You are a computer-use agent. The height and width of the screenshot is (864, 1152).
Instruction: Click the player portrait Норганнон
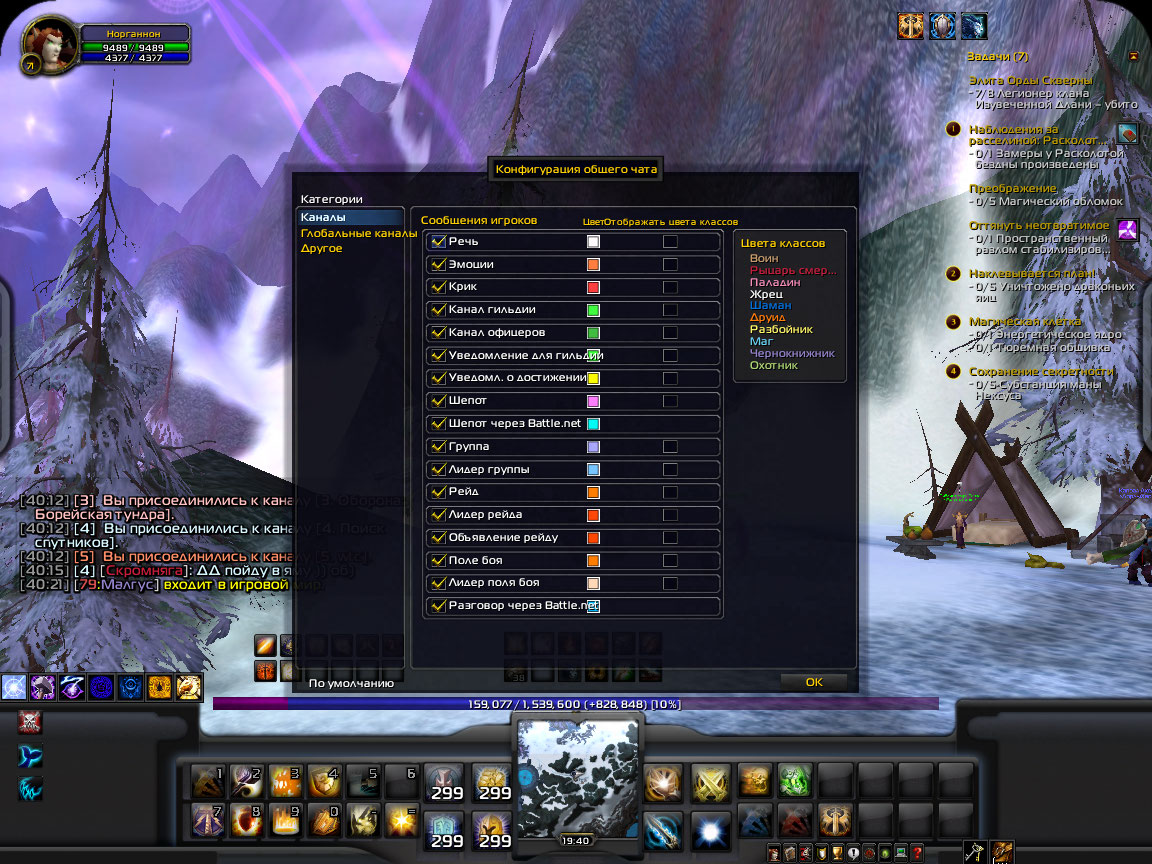click(47, 50)
